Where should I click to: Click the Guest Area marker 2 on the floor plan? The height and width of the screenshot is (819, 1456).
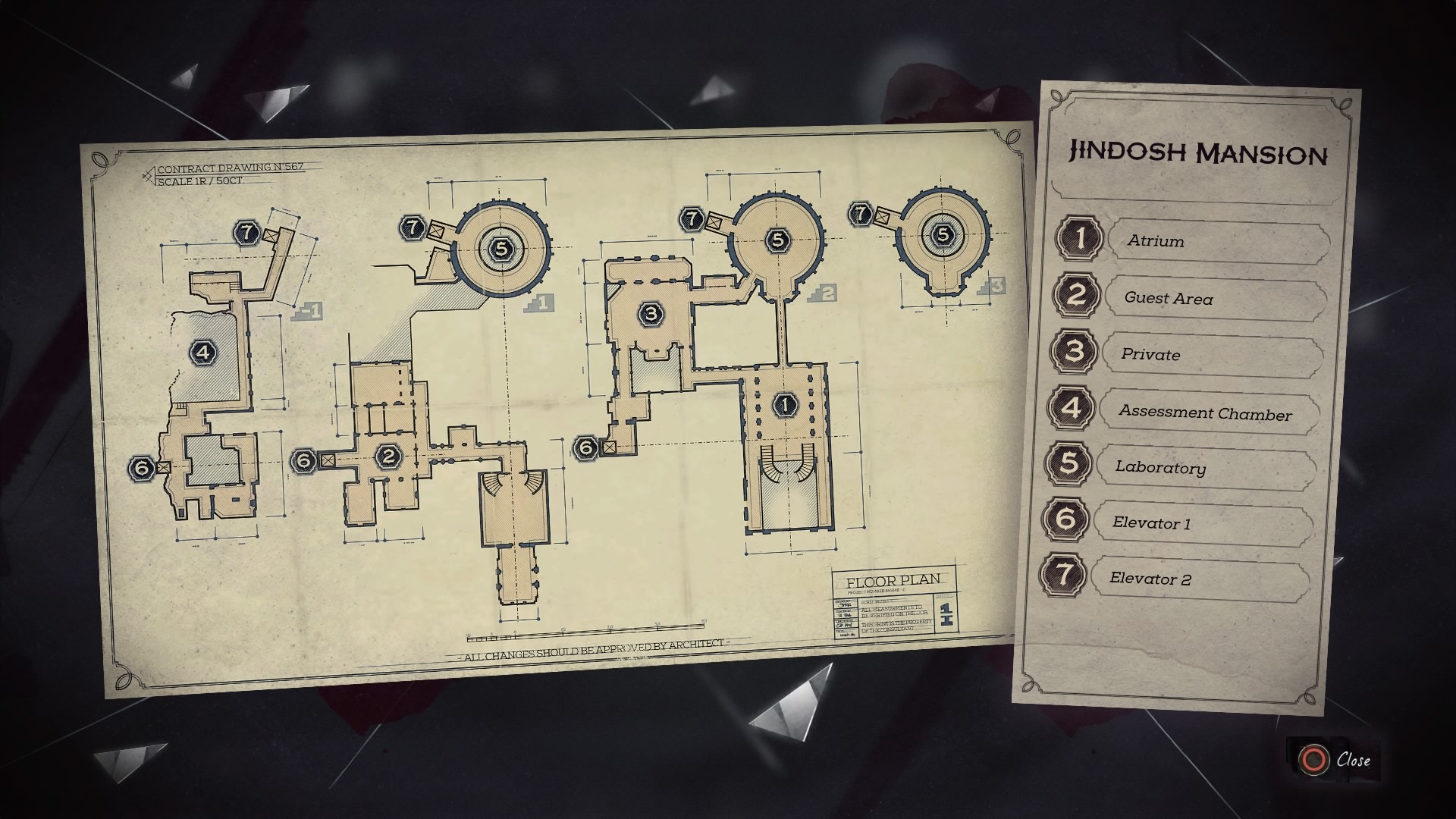389,457
